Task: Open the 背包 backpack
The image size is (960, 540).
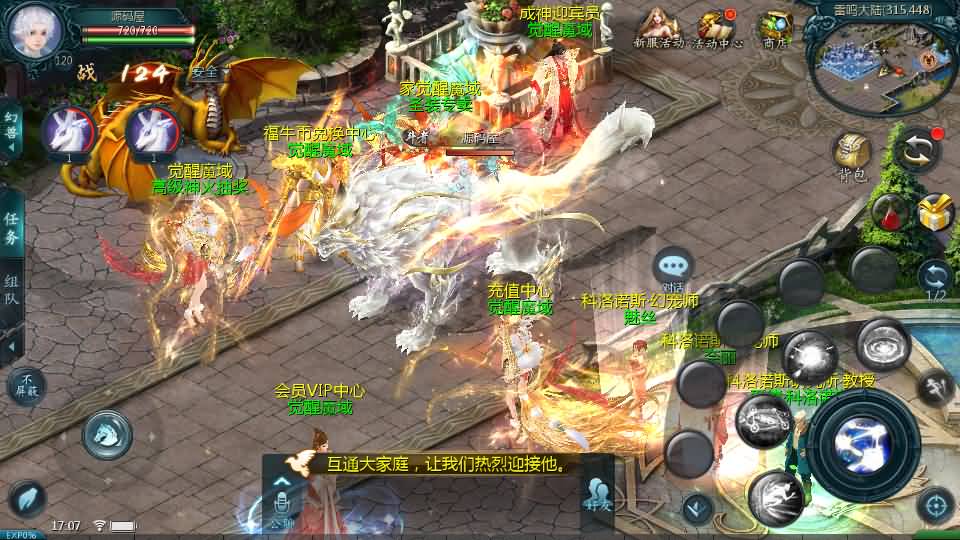Action: click(x=852, y=155)
